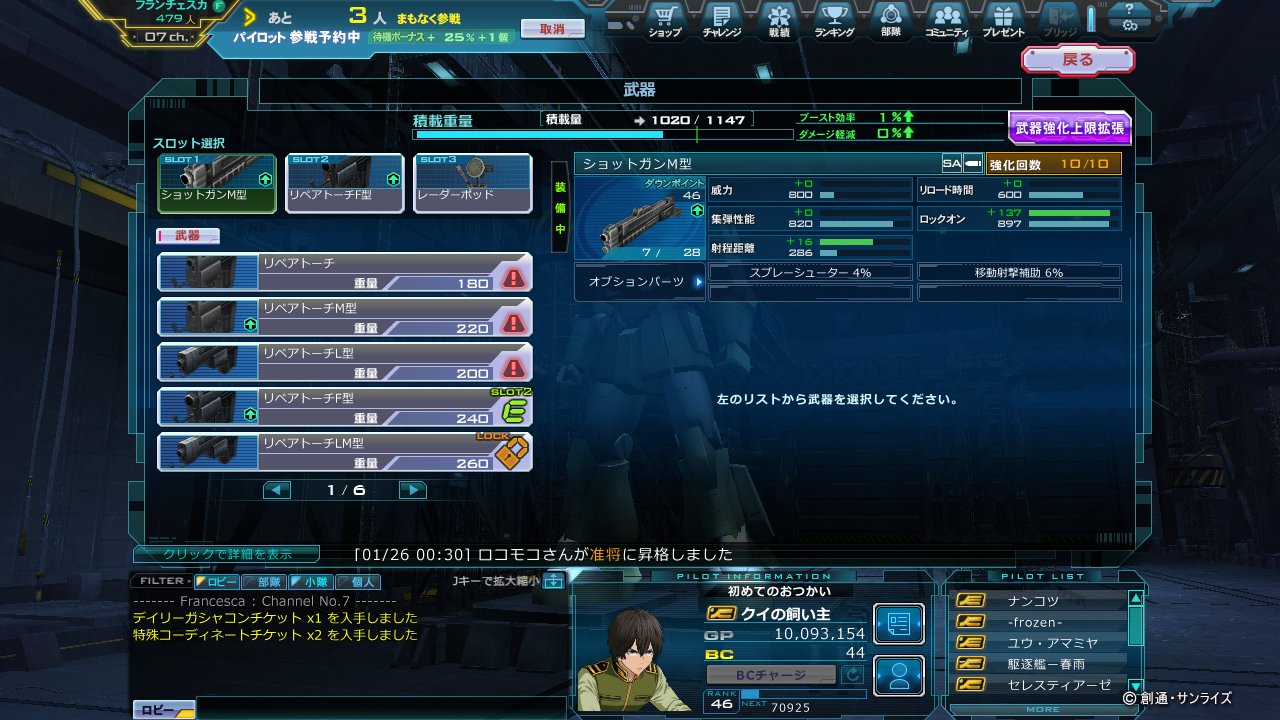Select pilot ナンコツ in pilot list
Viewport: 1280px width, 720px height.
1035,600
